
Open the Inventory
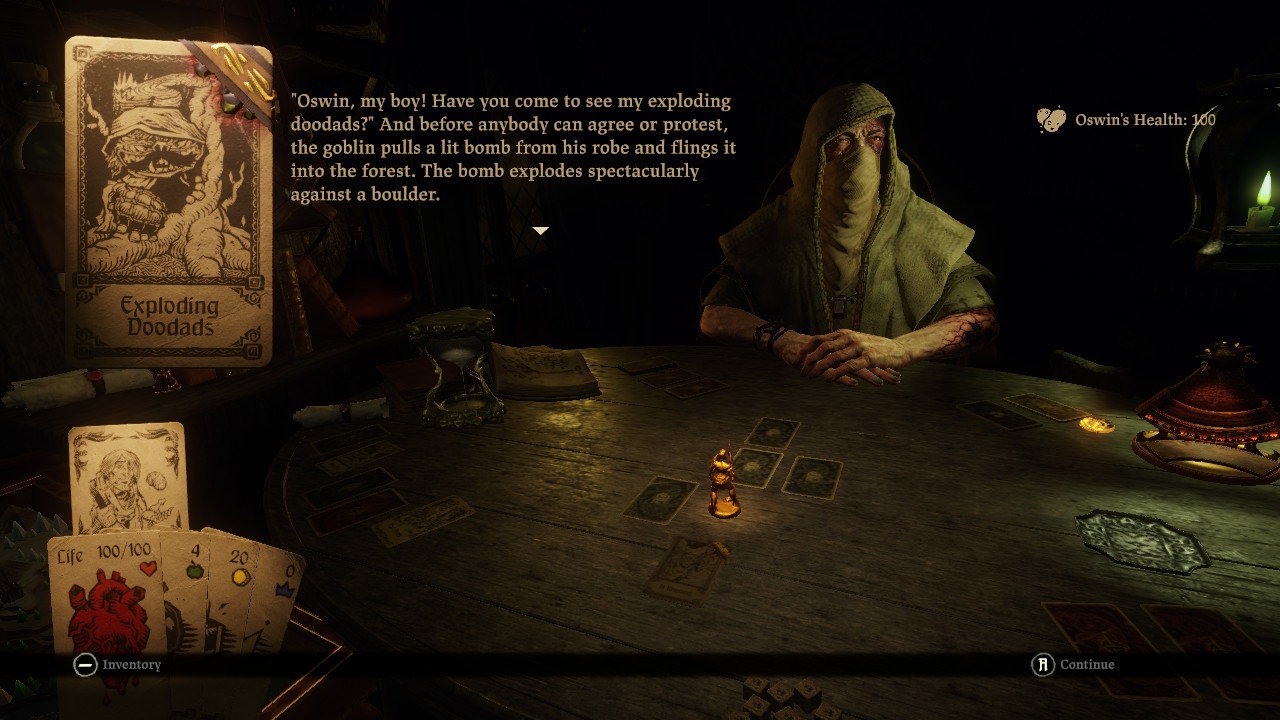pyautogui.click(x=131, y=665)
